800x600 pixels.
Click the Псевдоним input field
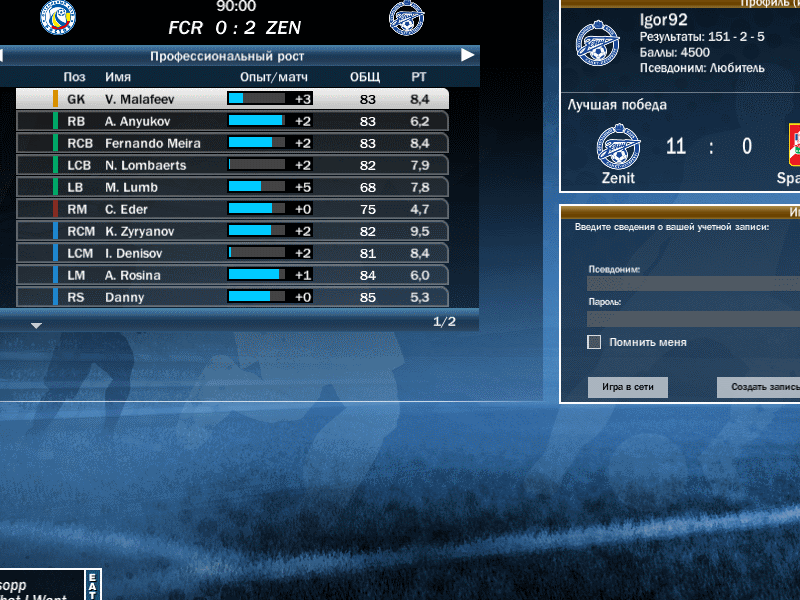click(693, 283)
